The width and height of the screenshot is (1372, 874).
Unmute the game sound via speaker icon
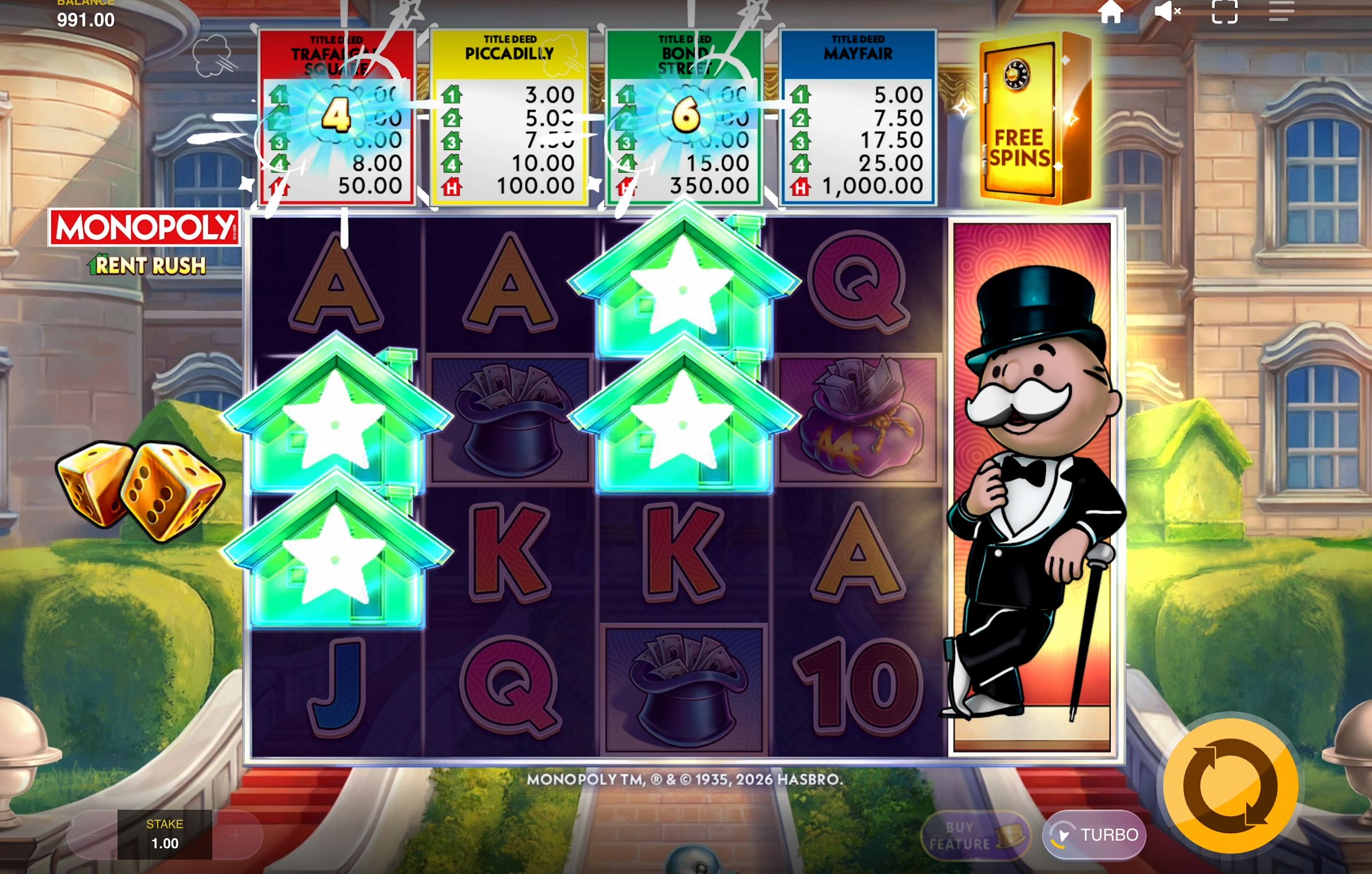point(1168,11)
